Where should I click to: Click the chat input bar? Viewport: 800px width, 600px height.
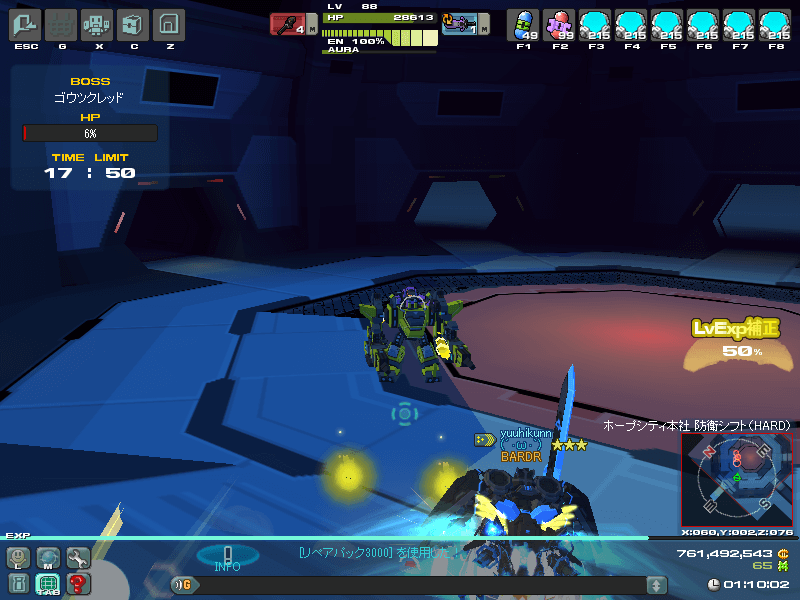coord(420,585)
